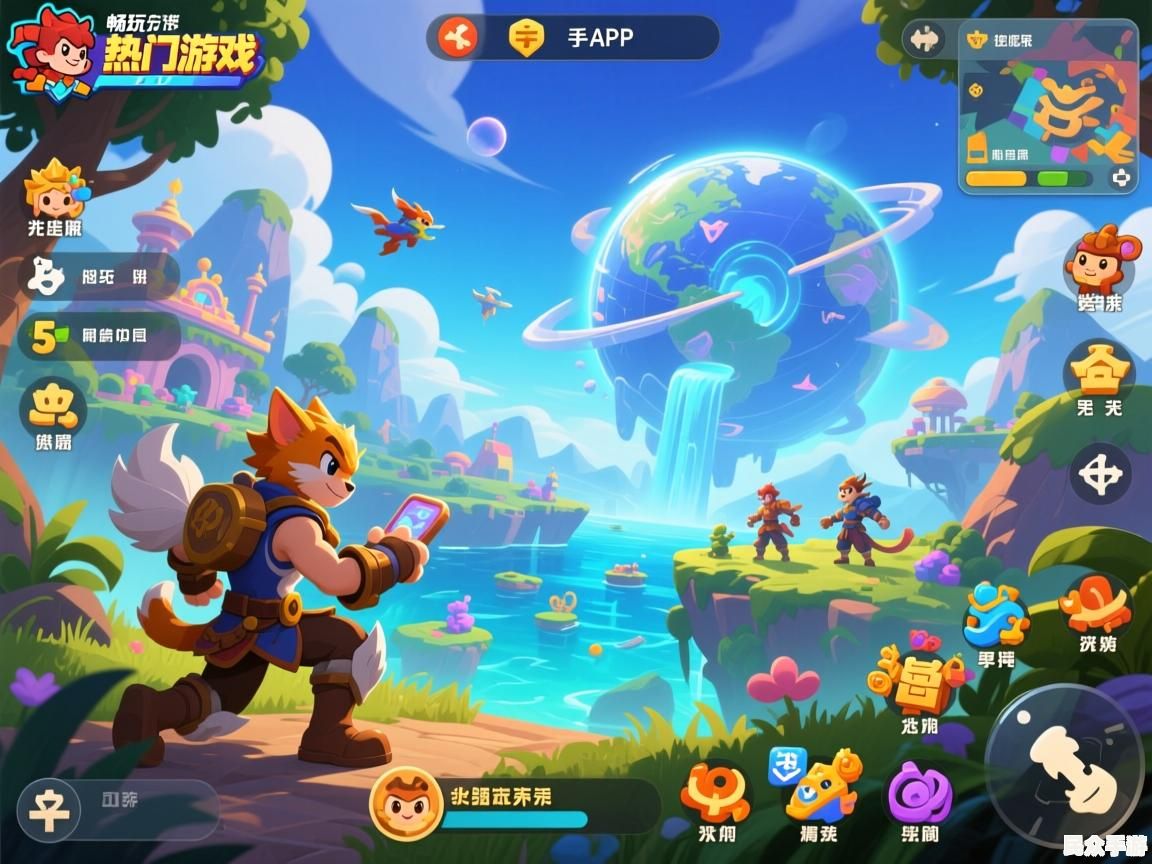Select the orange horseshoe icon in bottom row

pos(717,793)
